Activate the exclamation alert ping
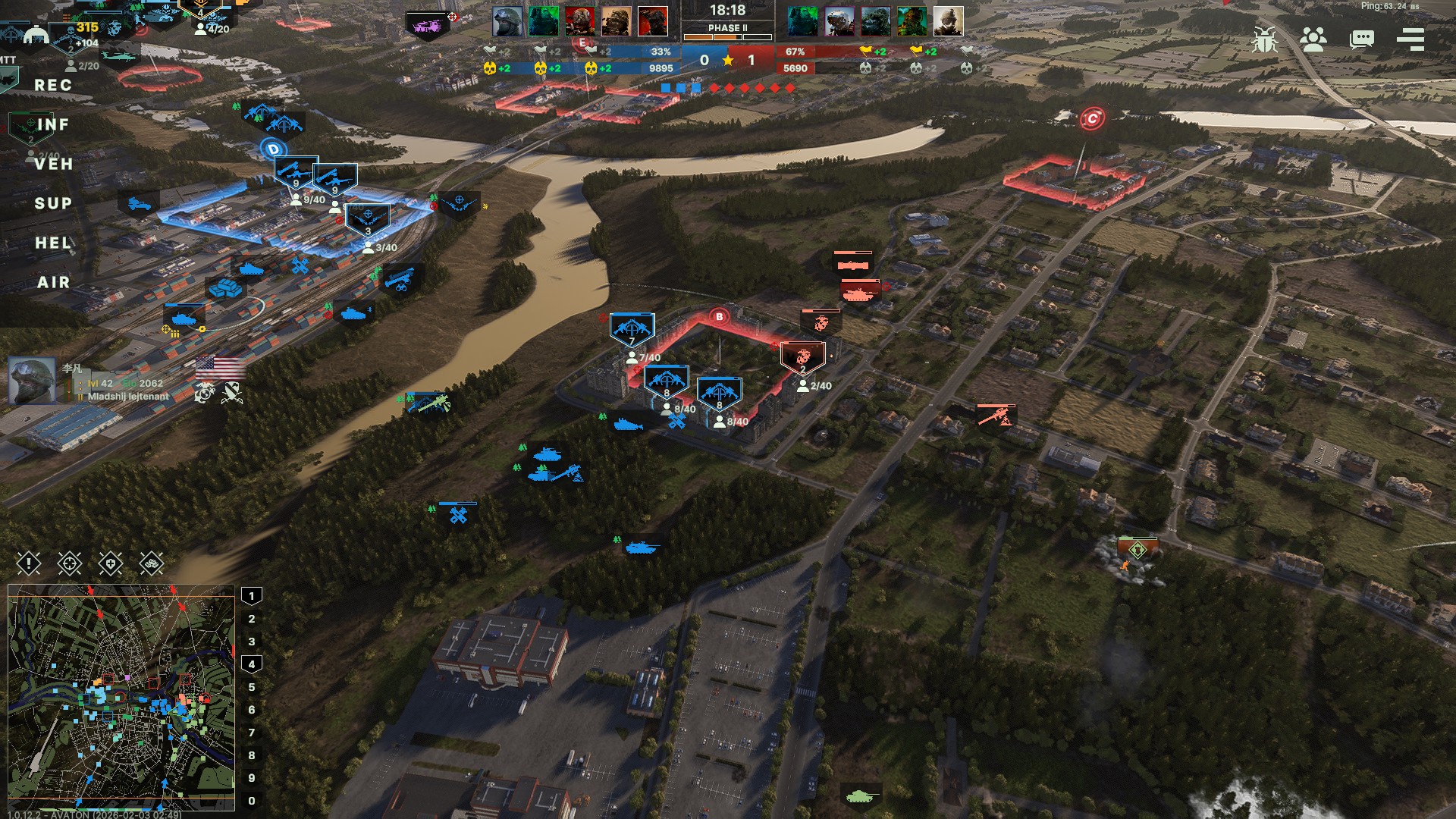Viewport: 1456px width, 819px height. point(29,563)
